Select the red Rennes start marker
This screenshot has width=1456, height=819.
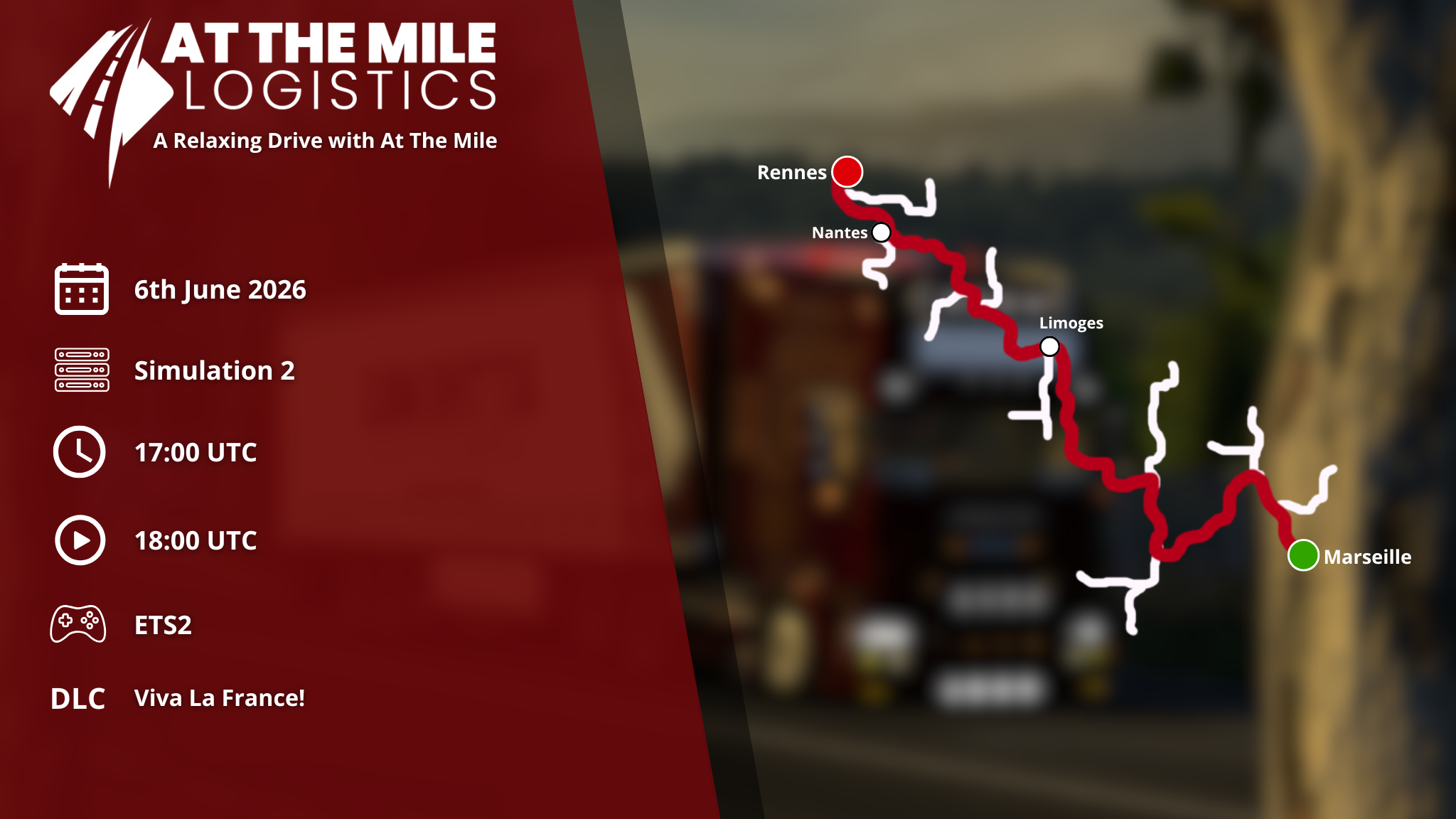847,172
